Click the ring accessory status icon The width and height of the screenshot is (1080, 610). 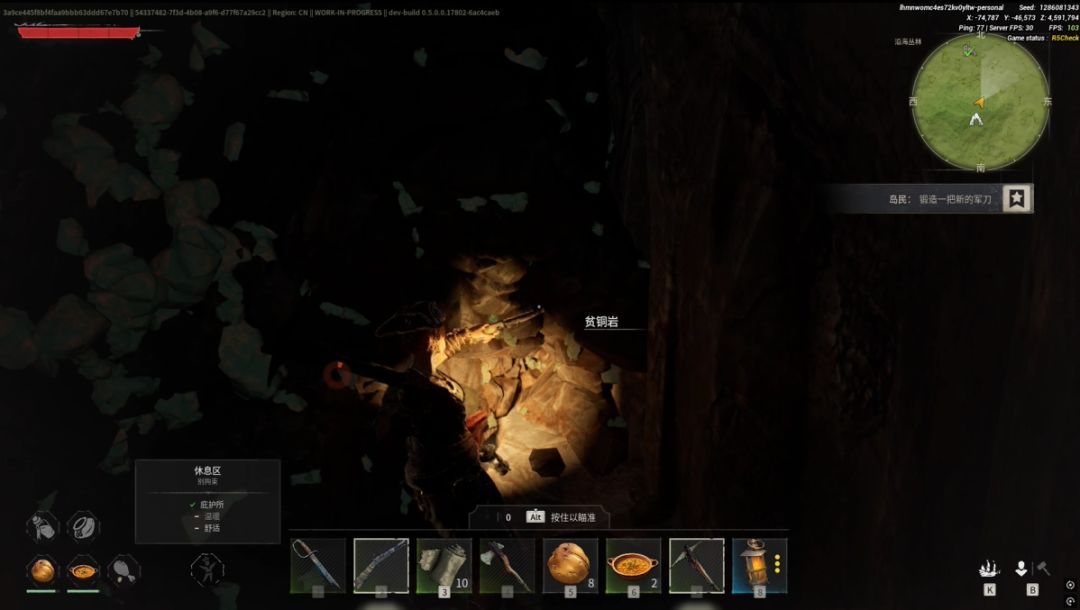(x=83, y=526)
